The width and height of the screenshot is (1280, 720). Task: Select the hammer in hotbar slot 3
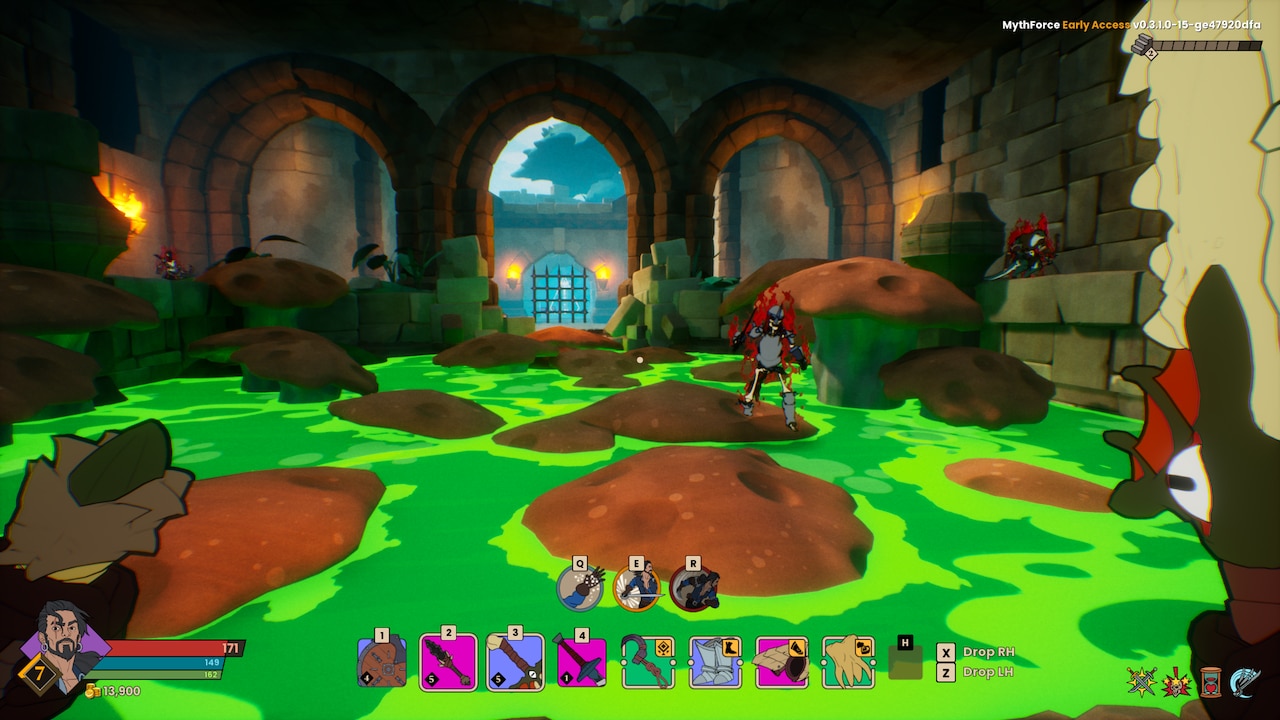(513, 662)
